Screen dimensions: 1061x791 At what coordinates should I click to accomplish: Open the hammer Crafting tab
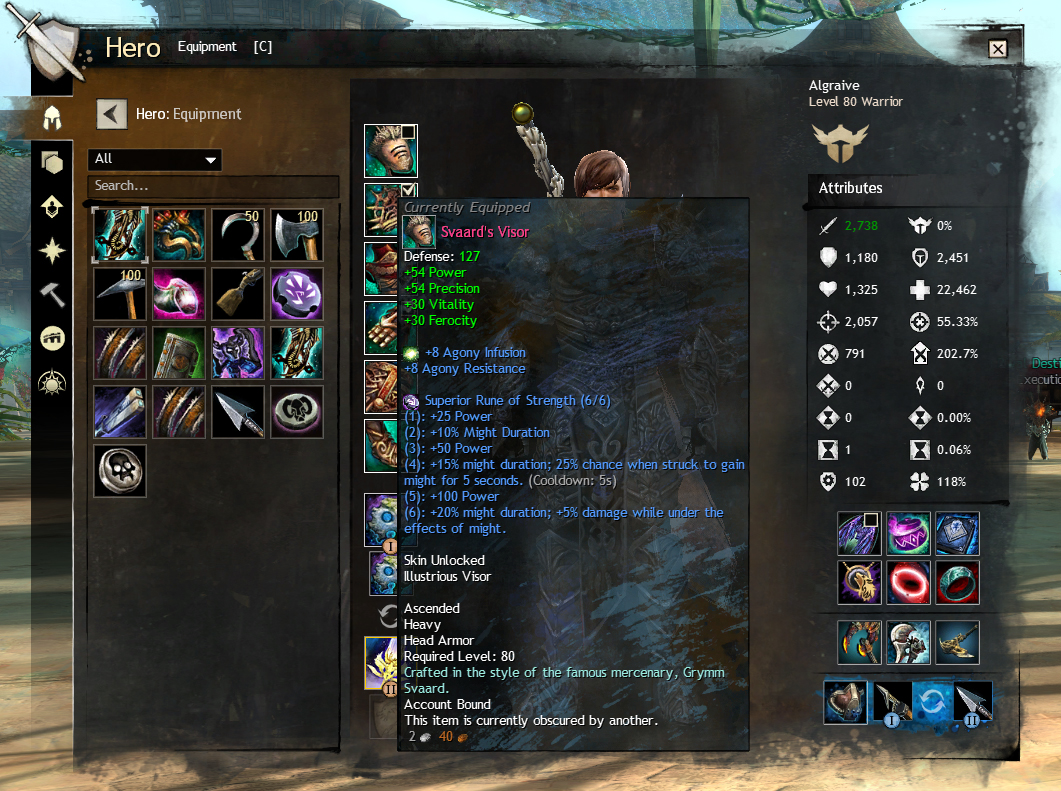[51, 294]
